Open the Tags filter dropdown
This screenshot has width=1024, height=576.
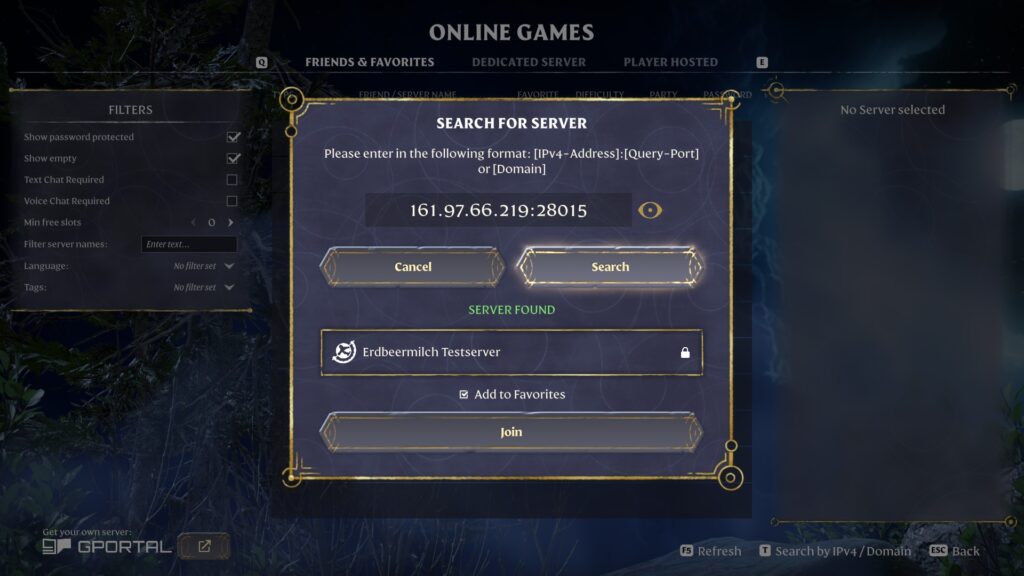pyautogui.click(x=204, y=287)
